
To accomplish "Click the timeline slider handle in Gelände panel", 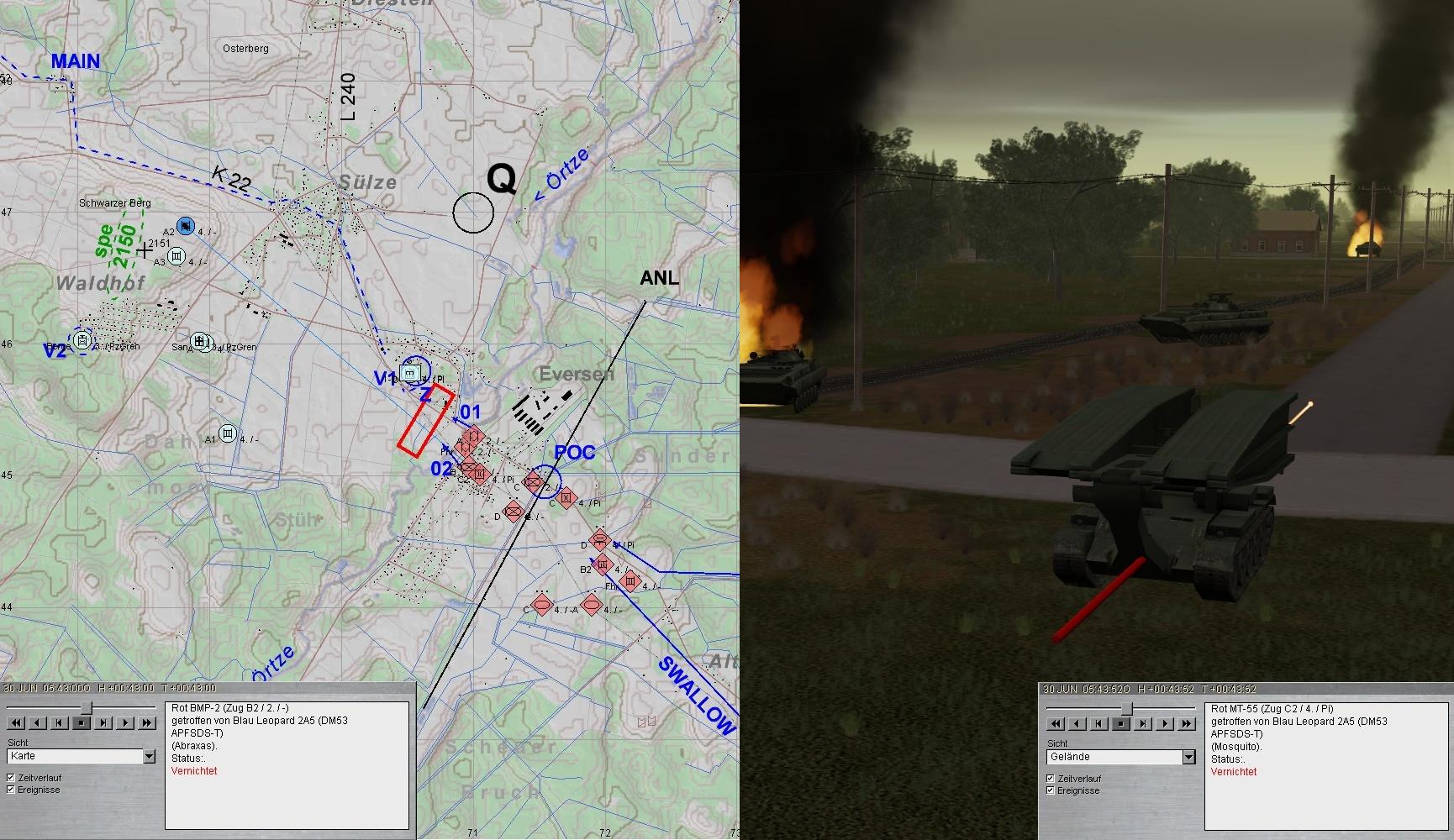I will [1127, 709].
